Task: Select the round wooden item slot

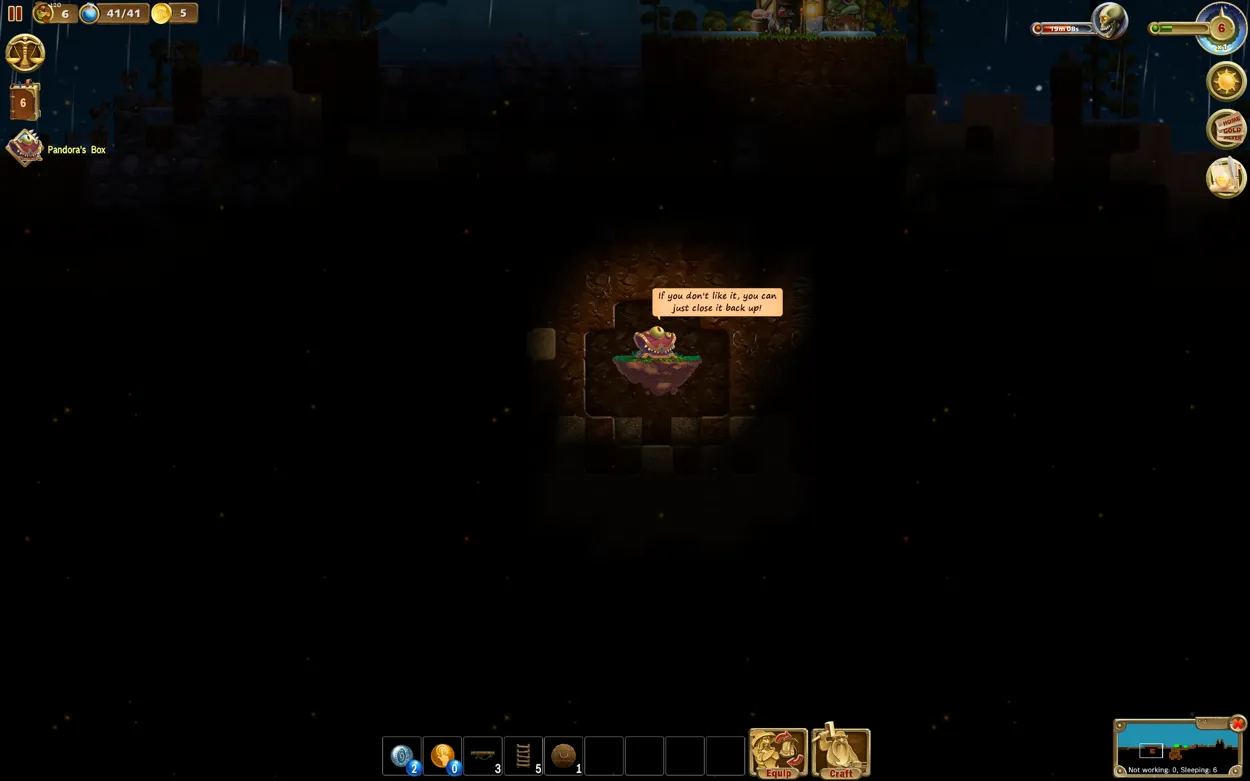Action: 564,756
